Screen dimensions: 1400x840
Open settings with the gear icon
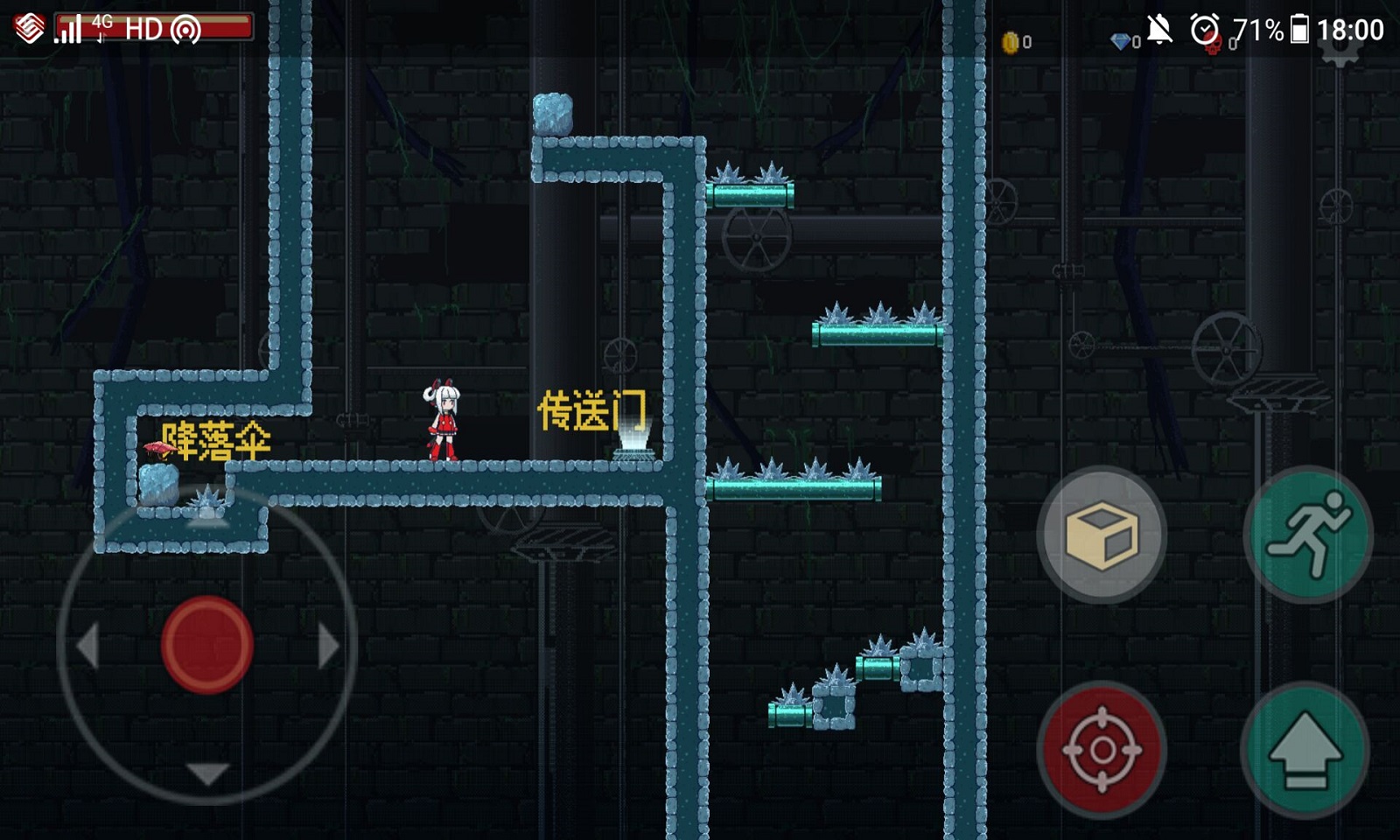click(x=1340, y=49)
